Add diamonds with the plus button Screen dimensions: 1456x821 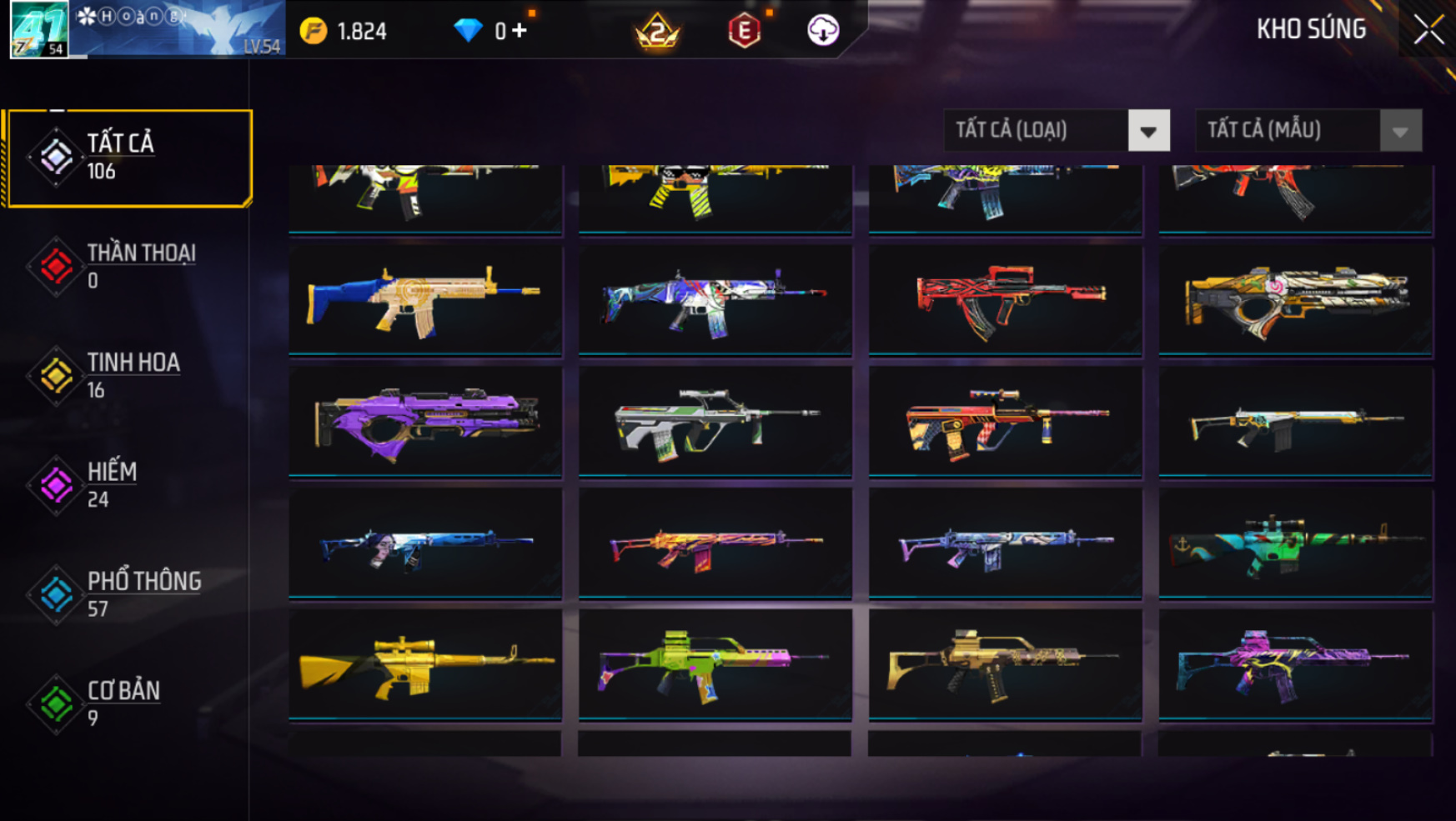(x=520, y=31)
